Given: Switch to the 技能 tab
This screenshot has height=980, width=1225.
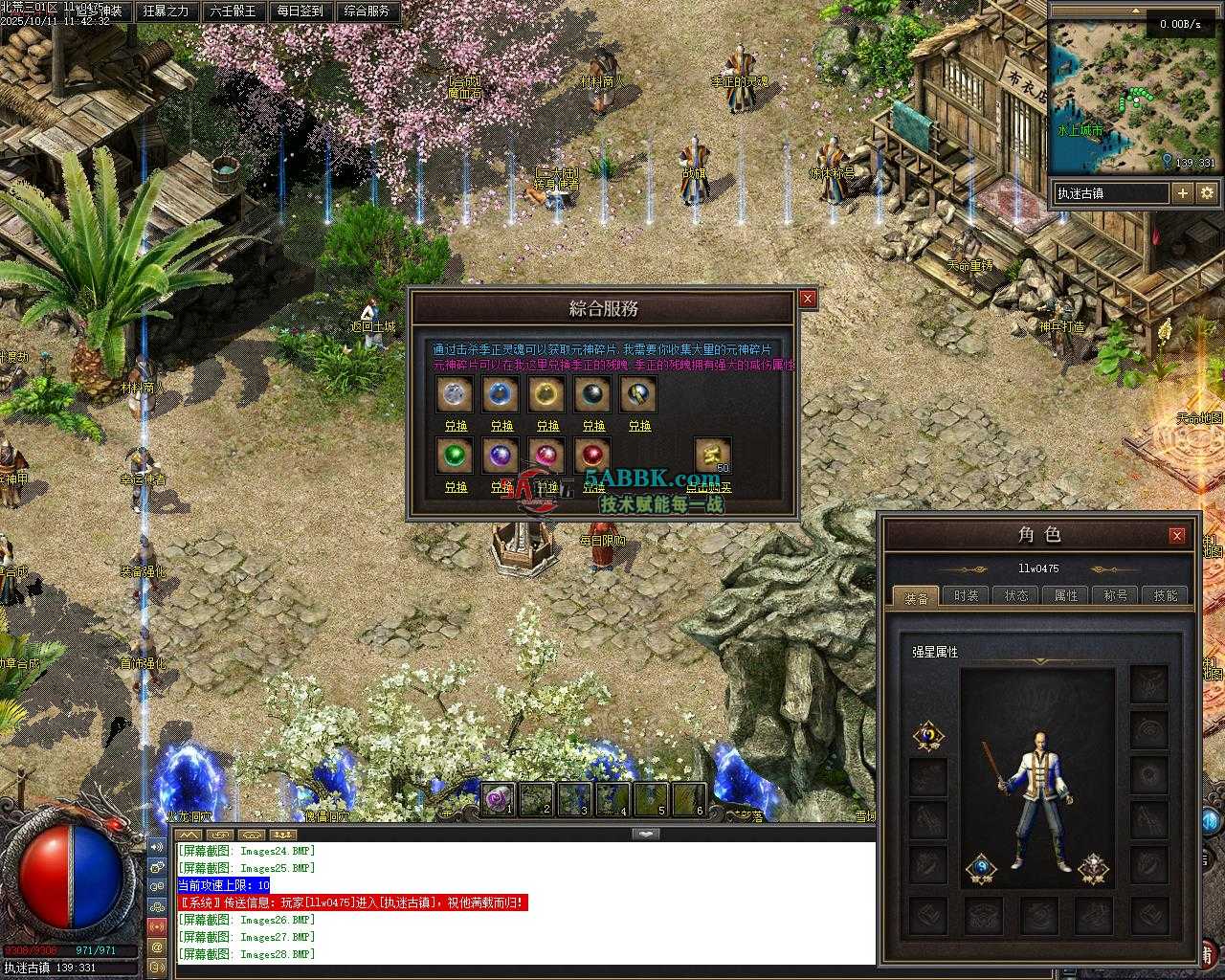Looking at the screenshot, I should [x=1166, y=595].
